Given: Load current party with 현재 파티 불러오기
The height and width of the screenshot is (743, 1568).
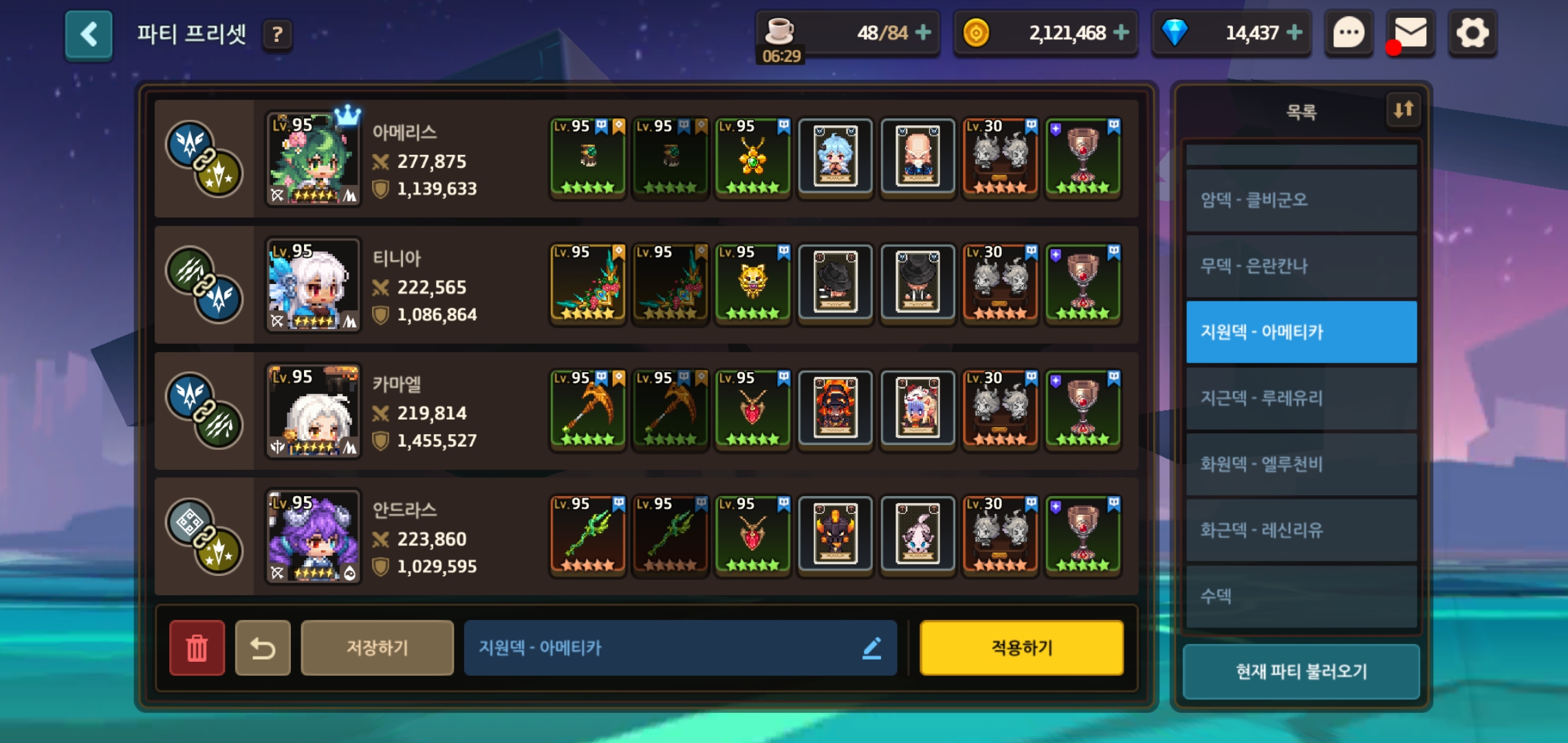Looking at the screenshot, I should 1301,671.
